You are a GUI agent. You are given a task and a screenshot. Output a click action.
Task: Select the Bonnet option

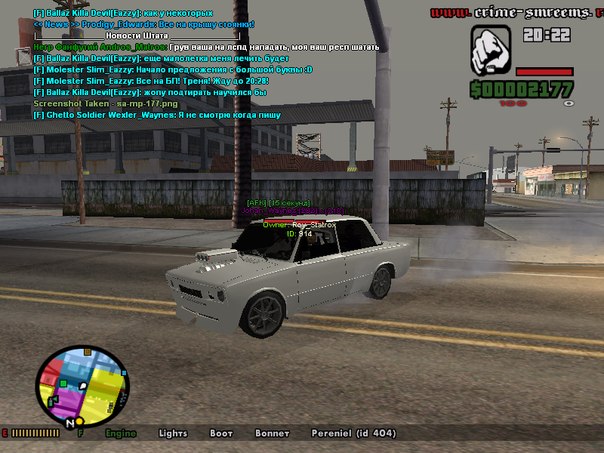click(270, 434)
